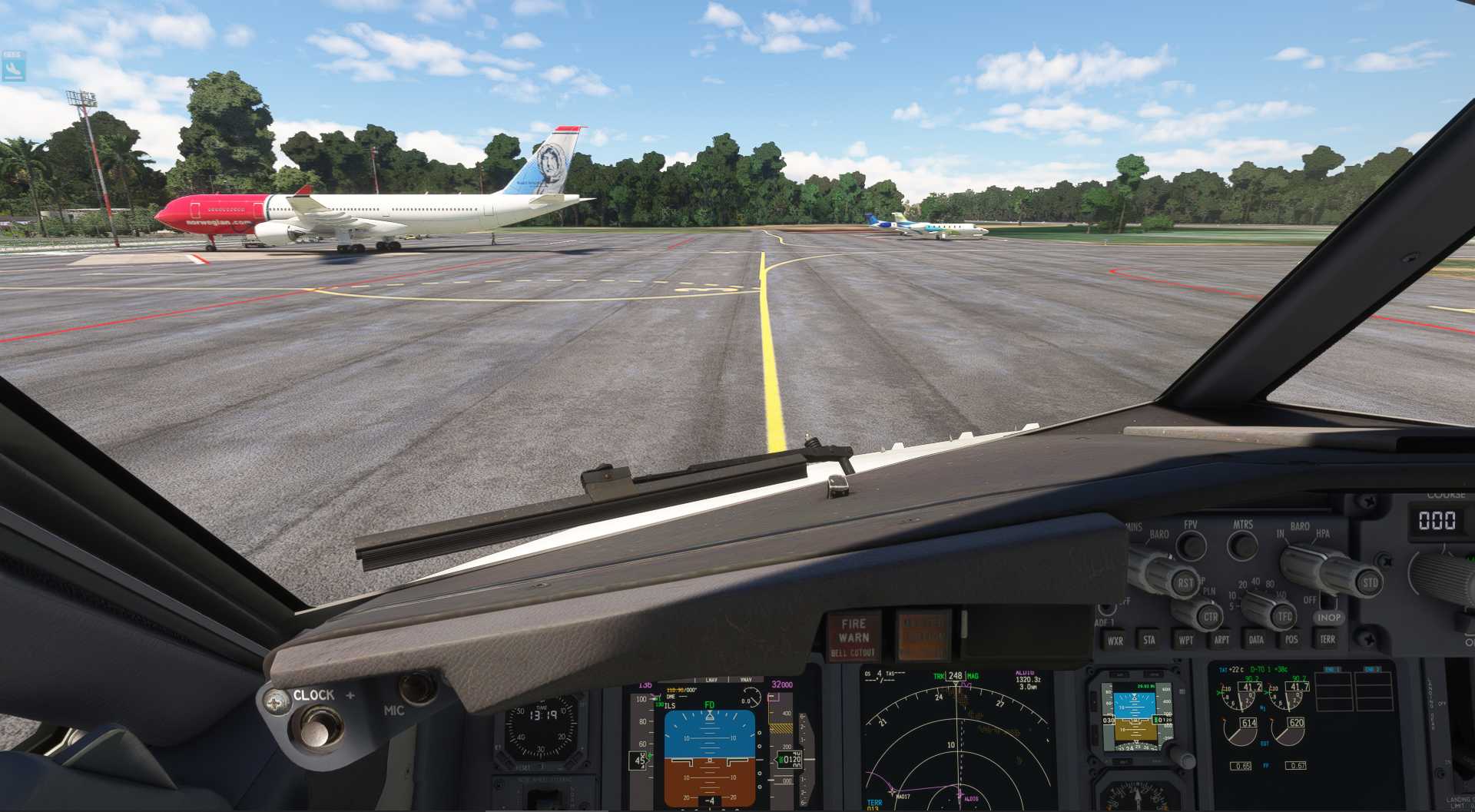
Task: Show waypoints with the WPT button
Action: coord(1185,640)
